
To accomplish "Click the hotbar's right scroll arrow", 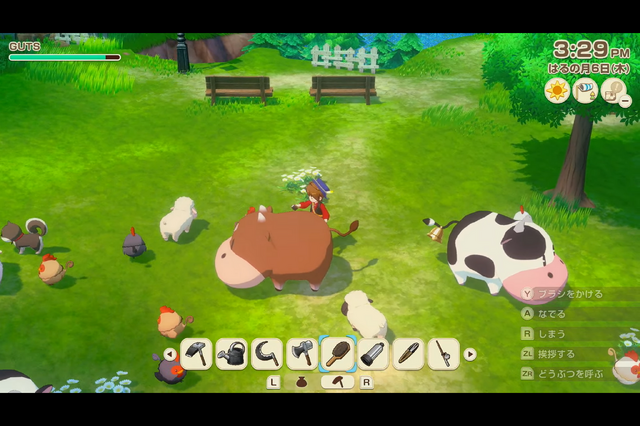I will (470, 354).
